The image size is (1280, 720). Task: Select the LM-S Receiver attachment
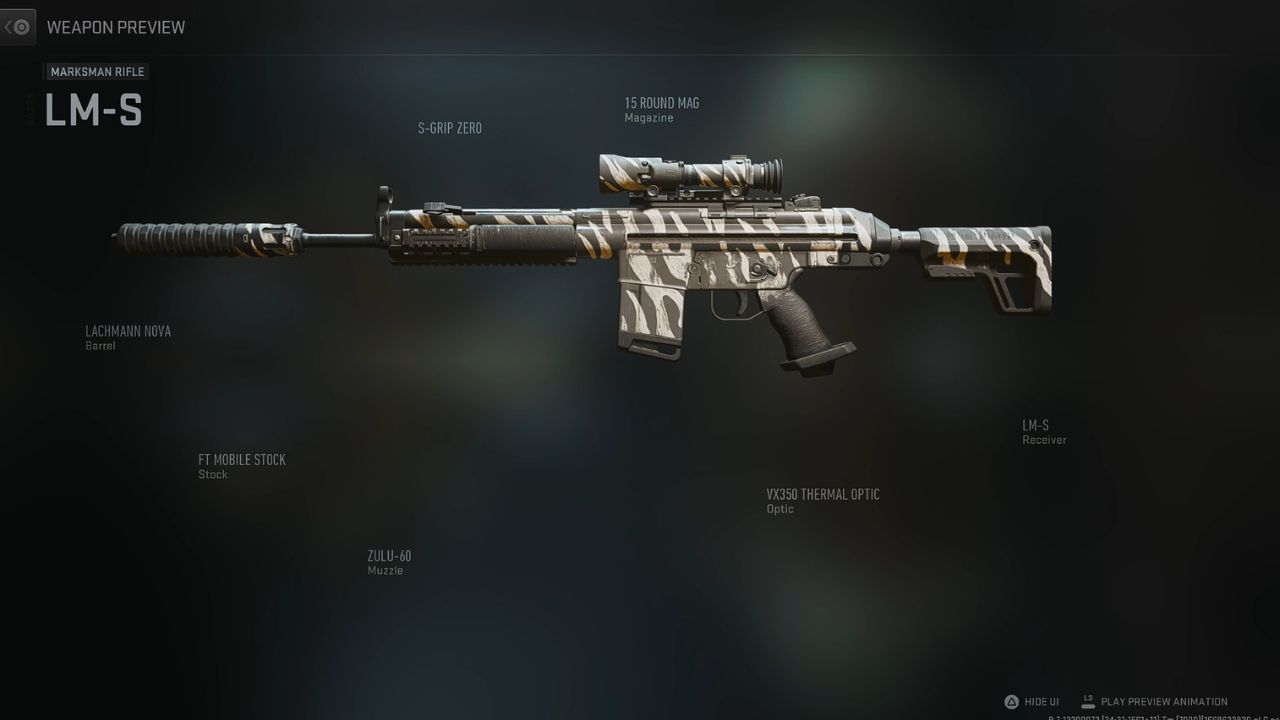tap(1034, 424)
